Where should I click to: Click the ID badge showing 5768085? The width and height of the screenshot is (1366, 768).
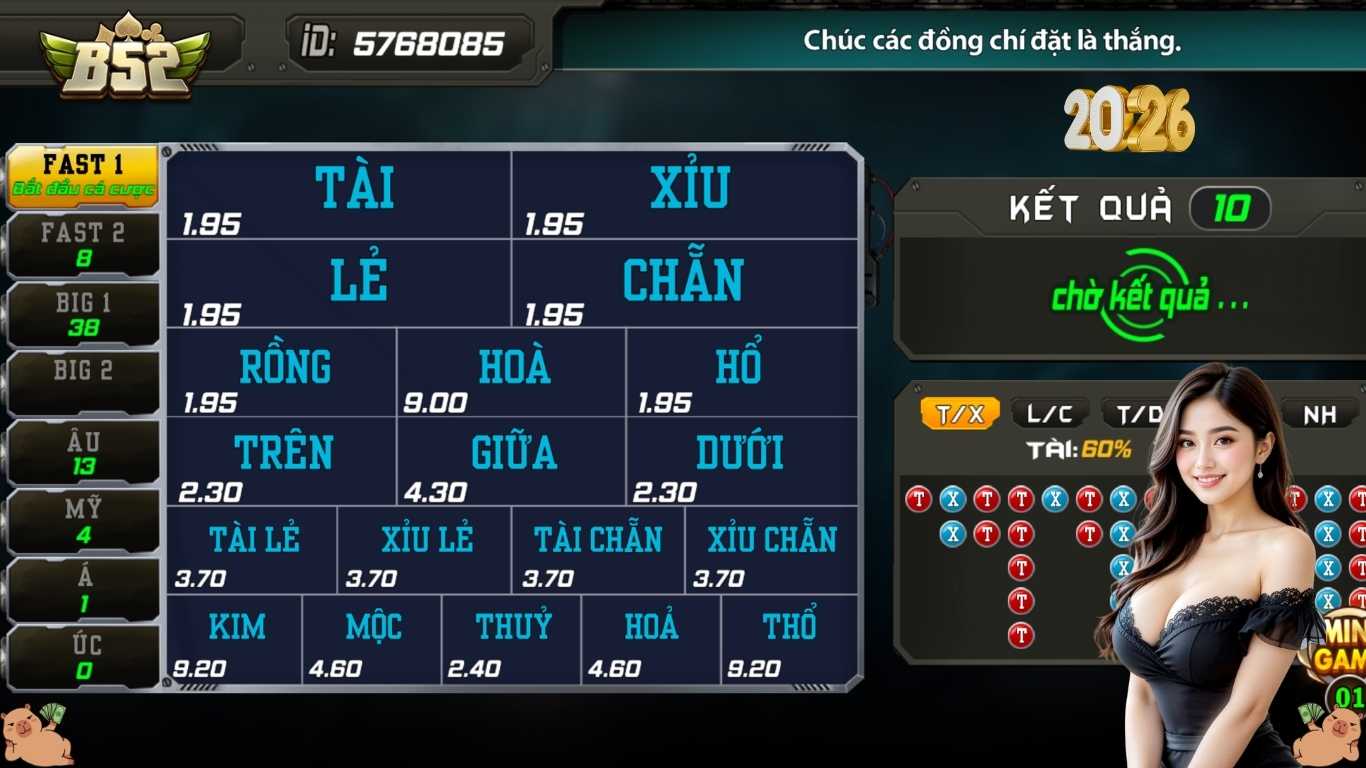point(410,42)
